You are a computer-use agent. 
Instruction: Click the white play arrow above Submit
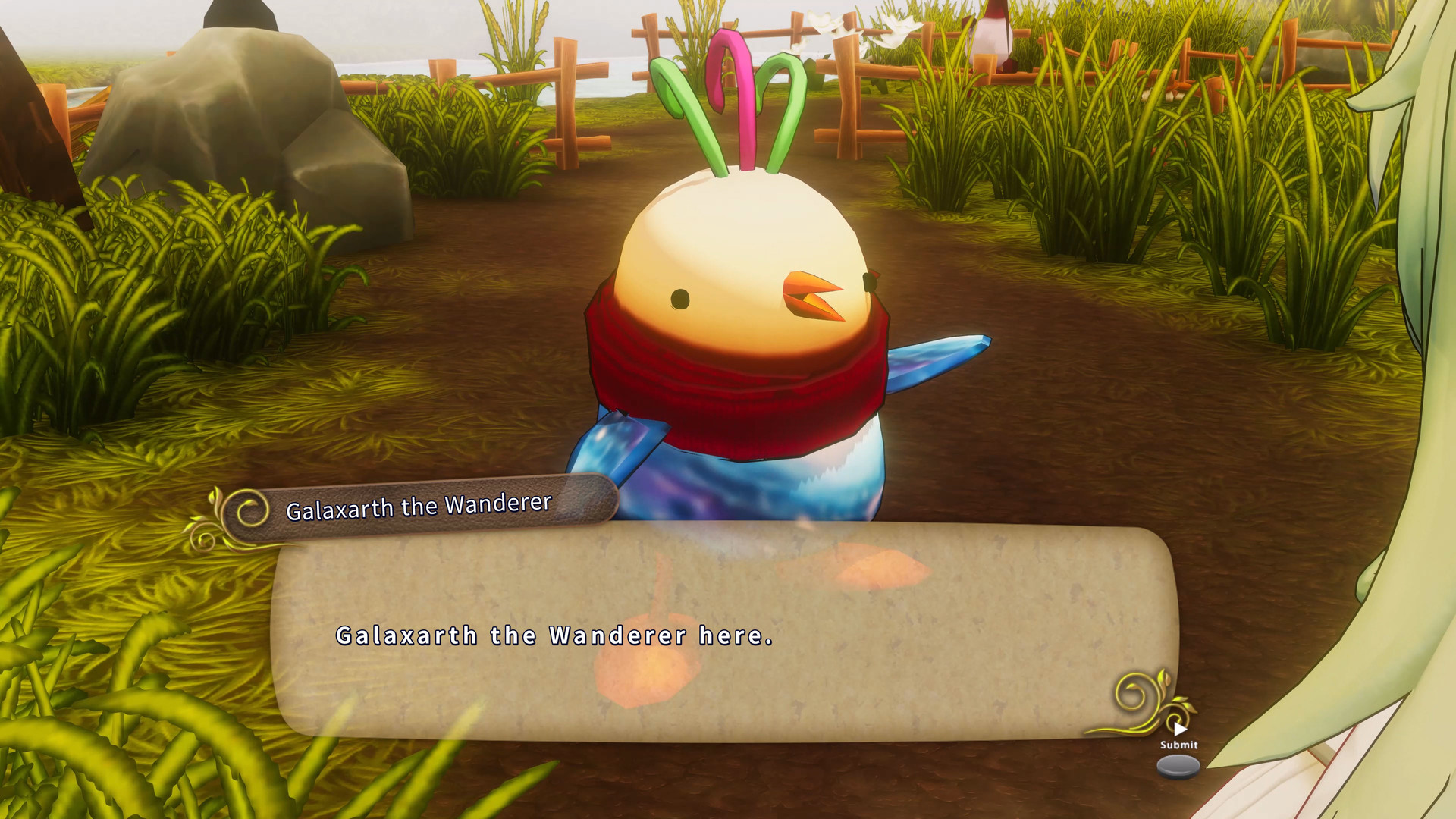coord(1180,730)
